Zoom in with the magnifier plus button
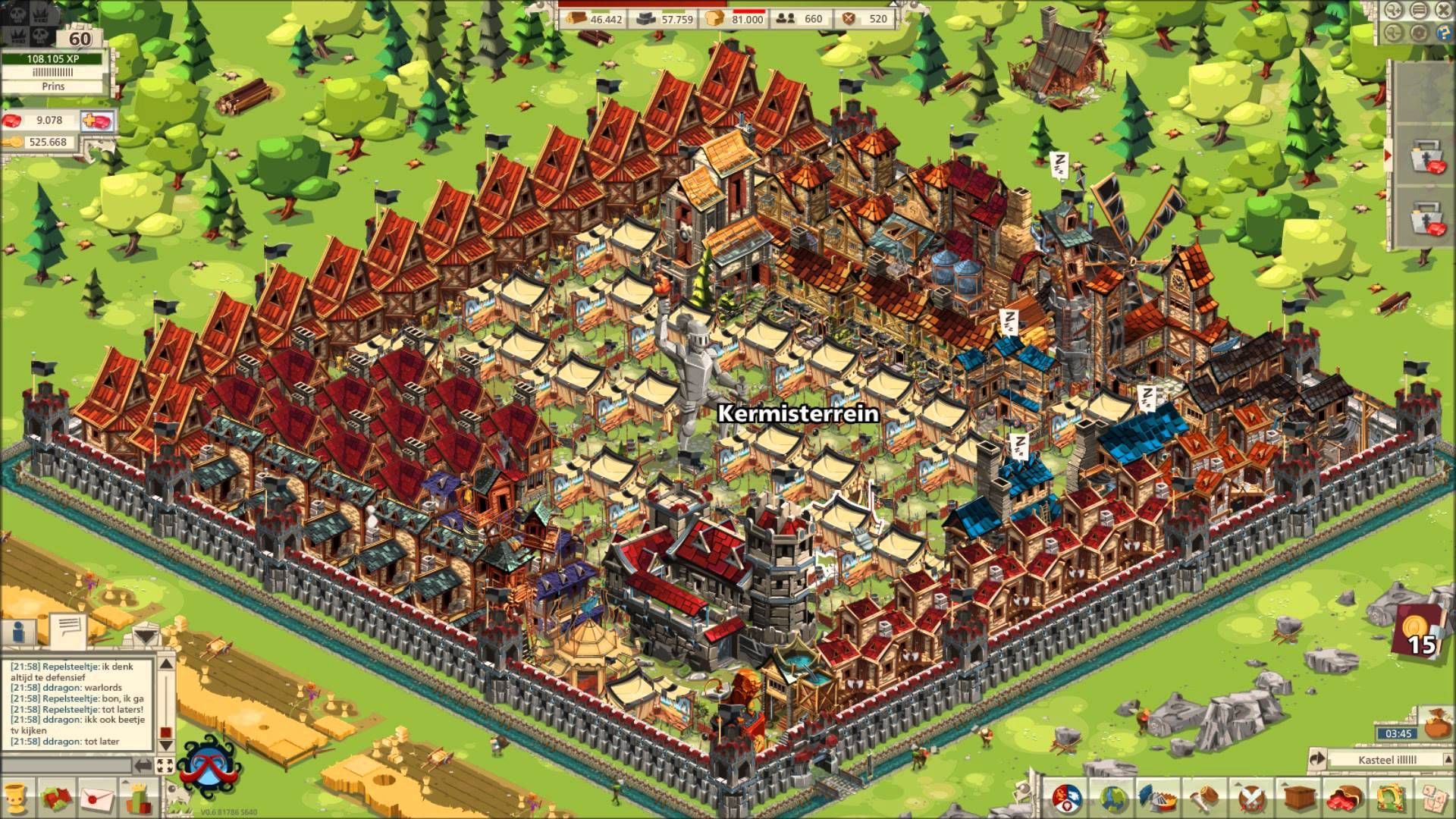The width and height of the screenshot is (1456, 819). point(1394,10)
